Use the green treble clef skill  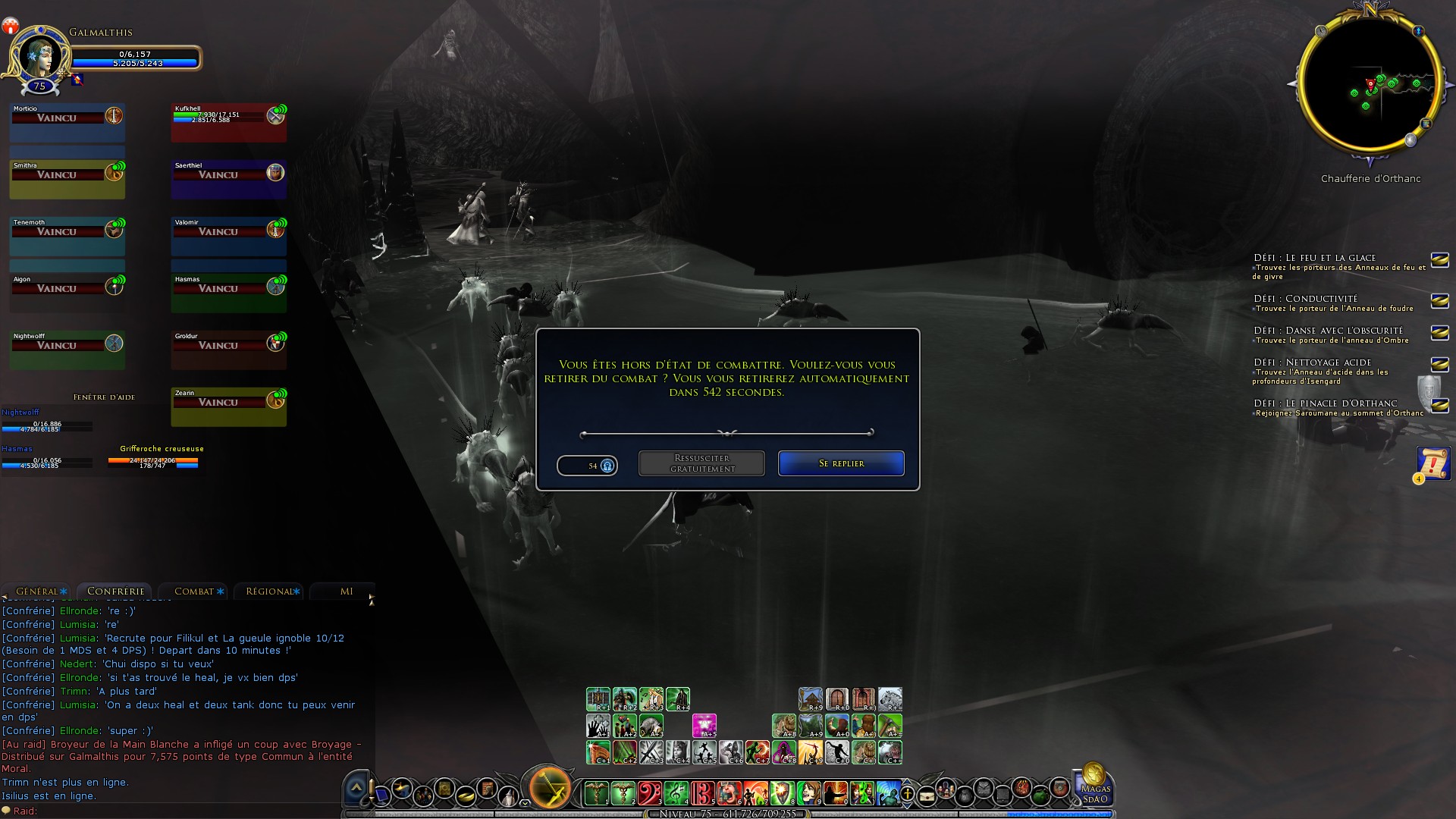point(676,793)
